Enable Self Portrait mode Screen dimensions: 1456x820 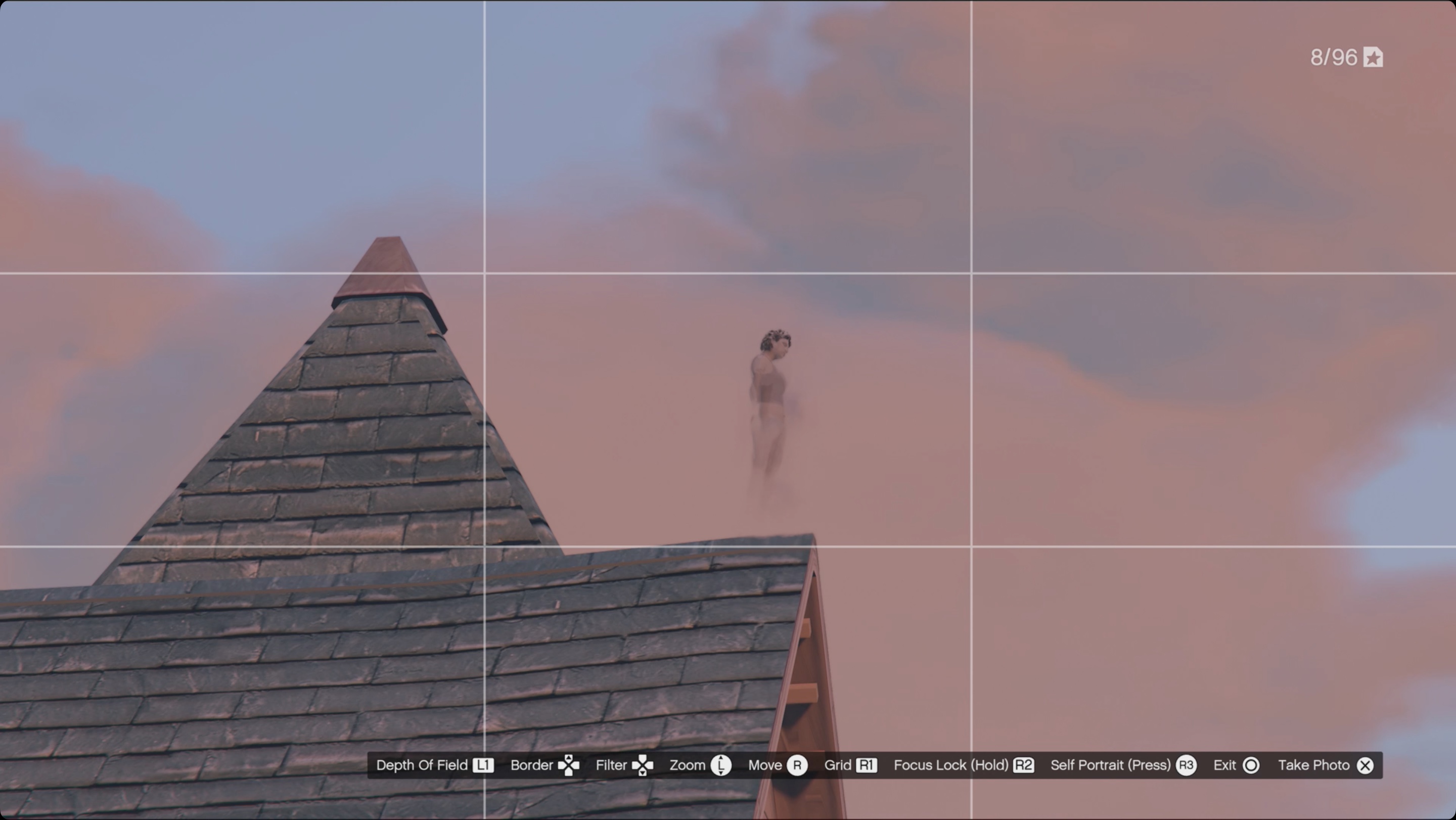(1110, 765)
